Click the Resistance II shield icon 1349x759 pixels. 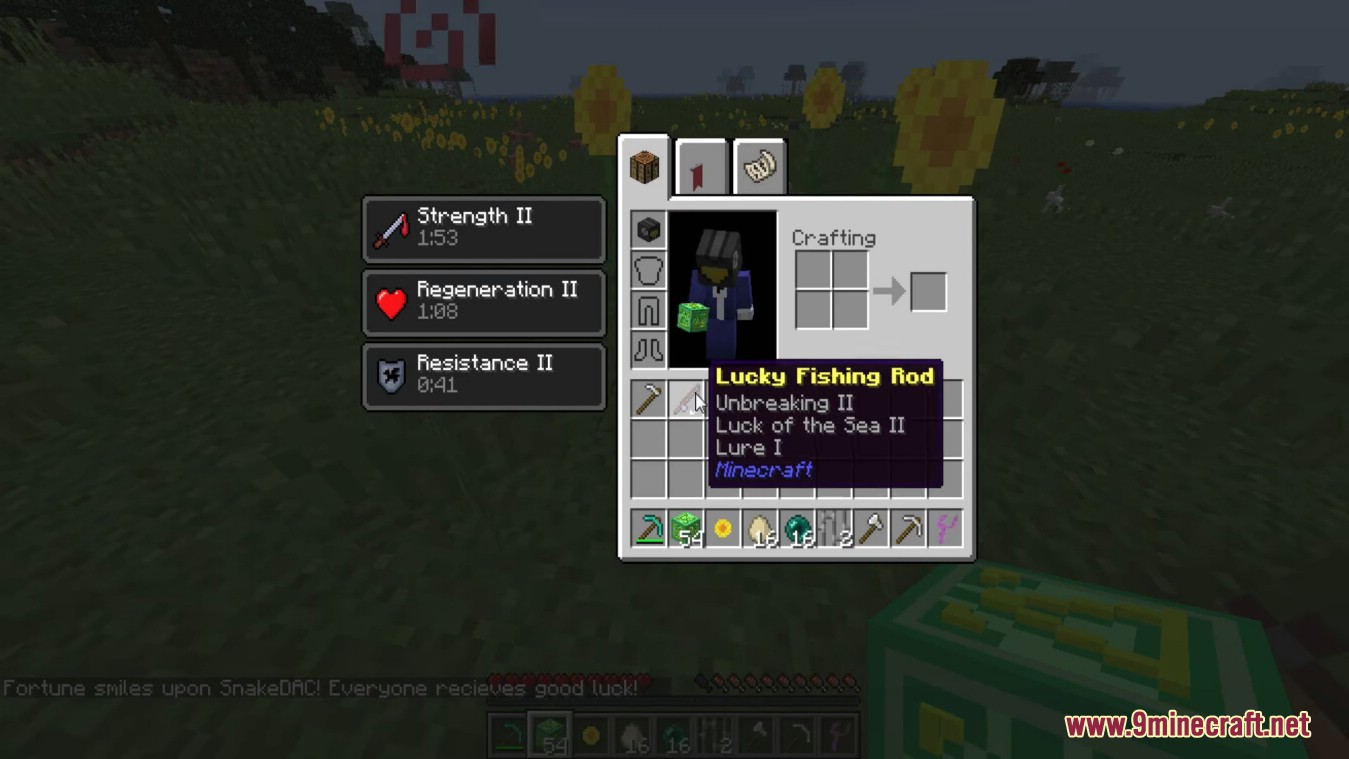pyautogui.click(x=392, y=374)
